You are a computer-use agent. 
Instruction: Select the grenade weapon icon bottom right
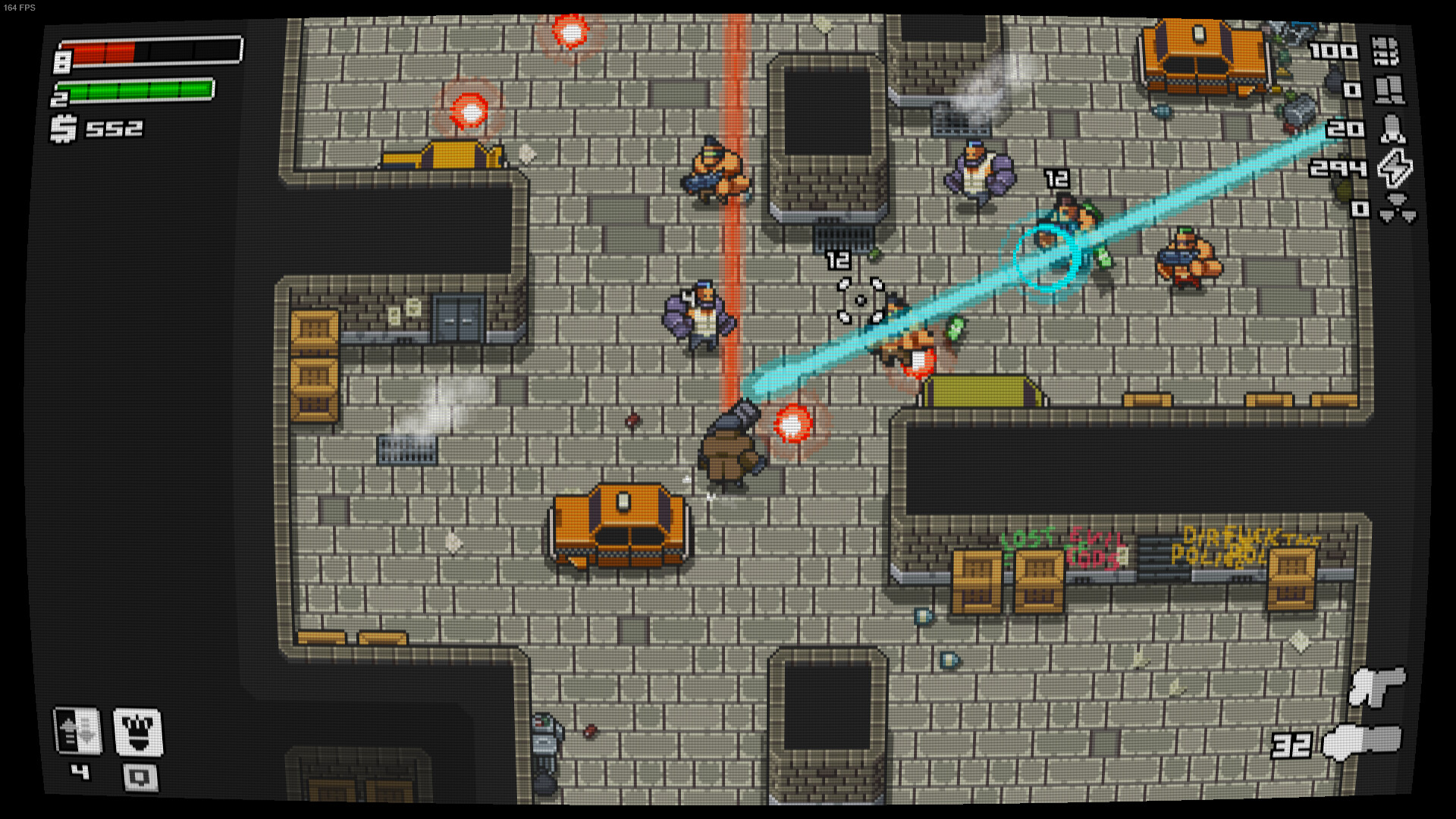click(x=1378, y=682)
